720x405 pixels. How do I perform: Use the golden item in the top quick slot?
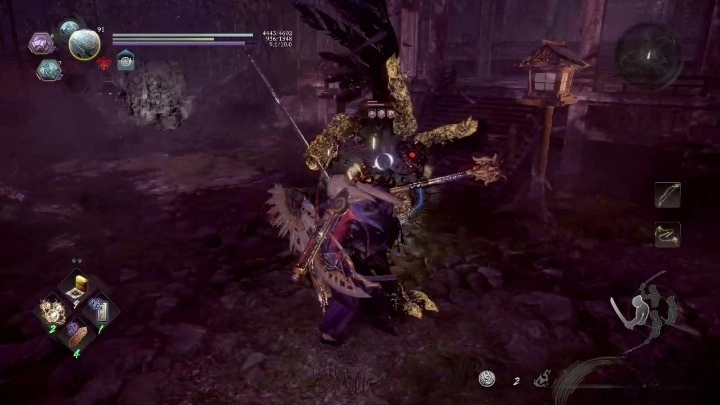click(76, 289)
